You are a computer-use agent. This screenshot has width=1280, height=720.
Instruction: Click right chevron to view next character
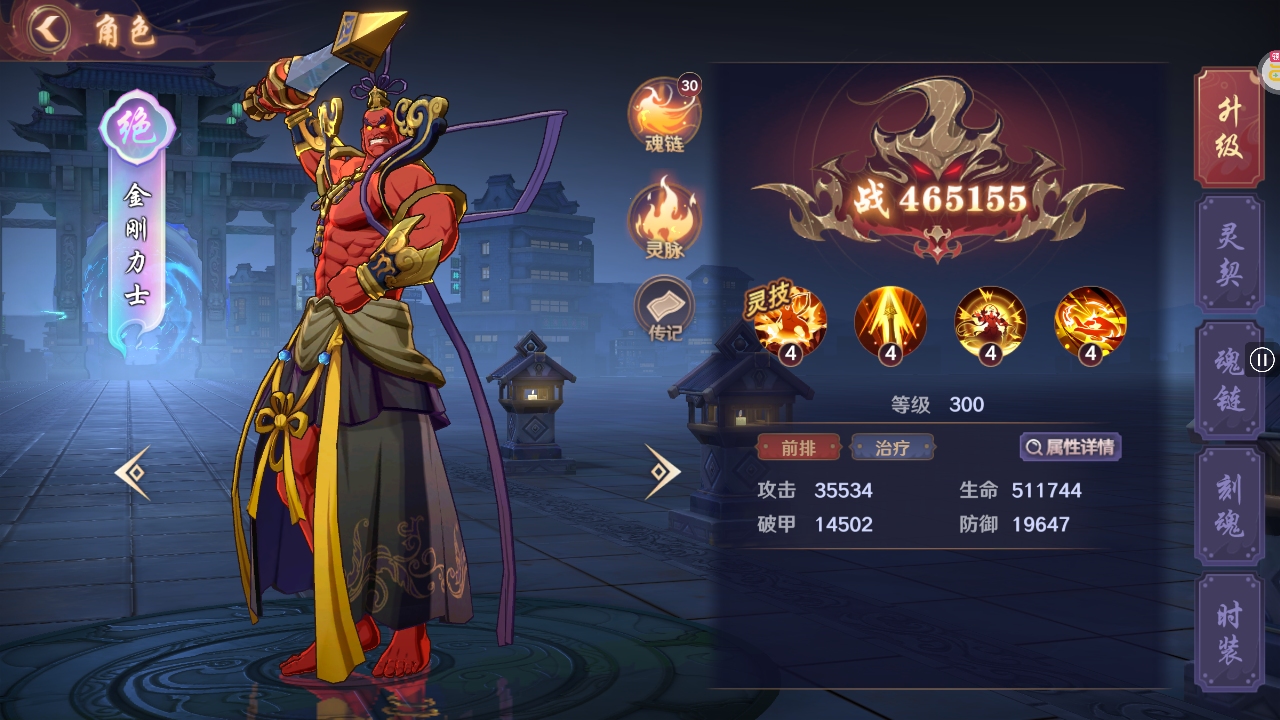click(x=660, y=470)
